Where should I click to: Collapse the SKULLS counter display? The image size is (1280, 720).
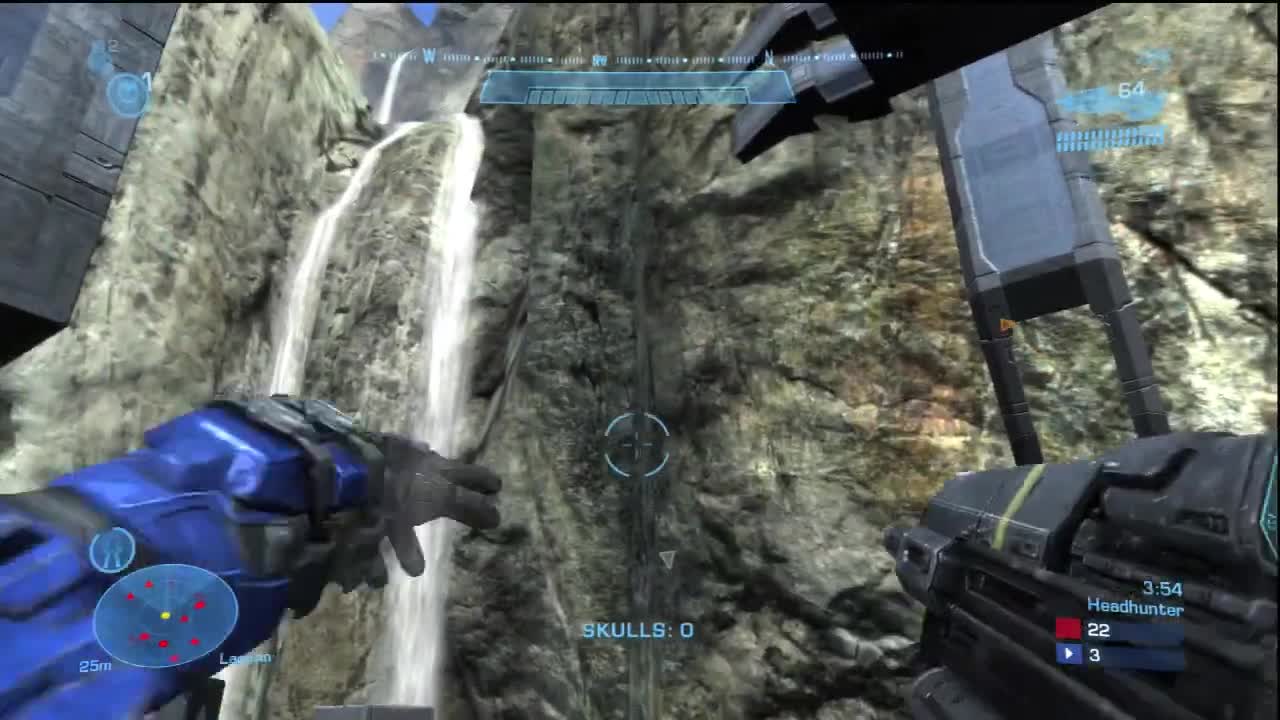tap(637, 630)
